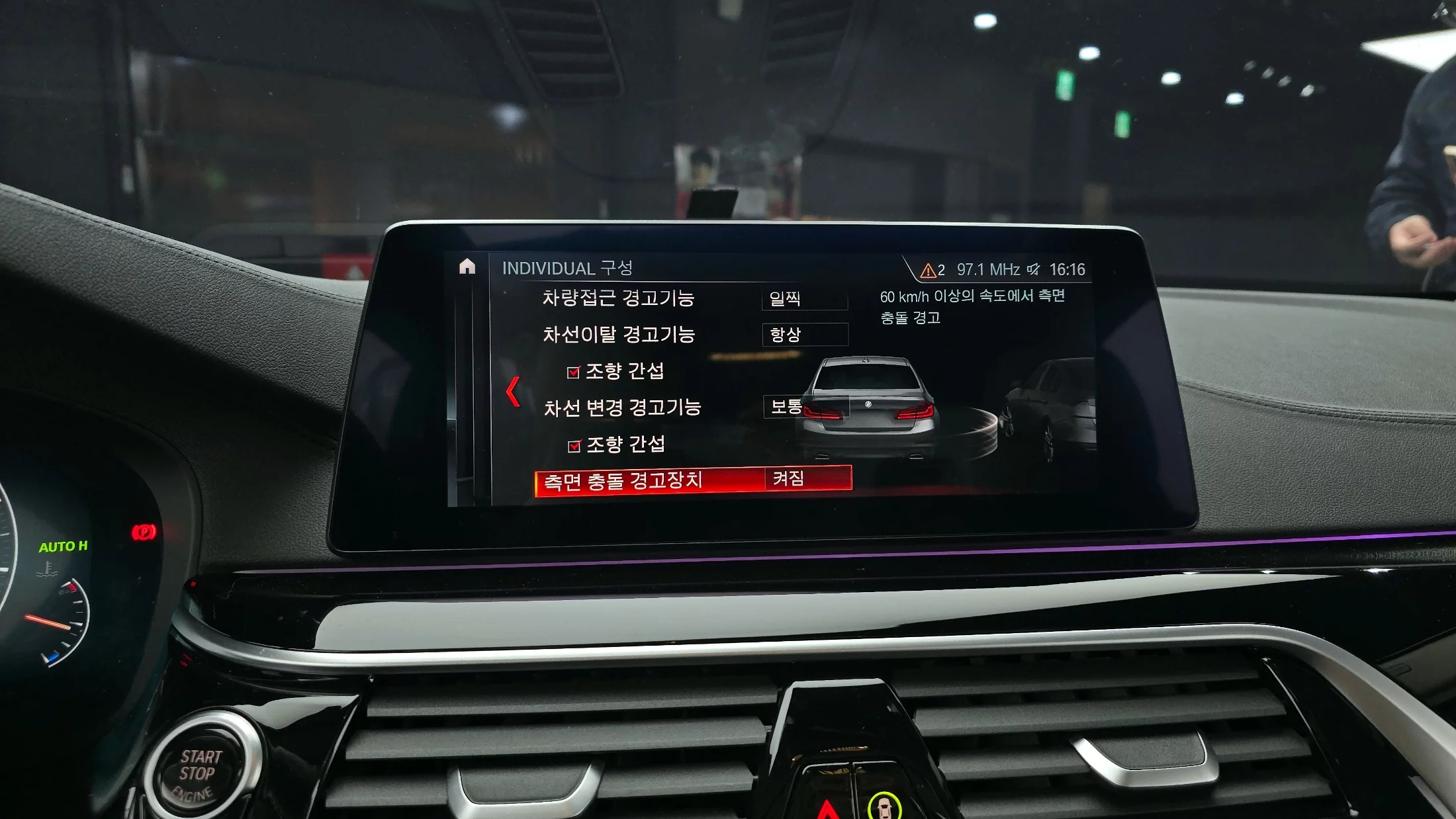Screen dimensions: 1456x819
Task: Select the 차선 변경 경고기능 menu row
Action: click(x=621, y=408)
